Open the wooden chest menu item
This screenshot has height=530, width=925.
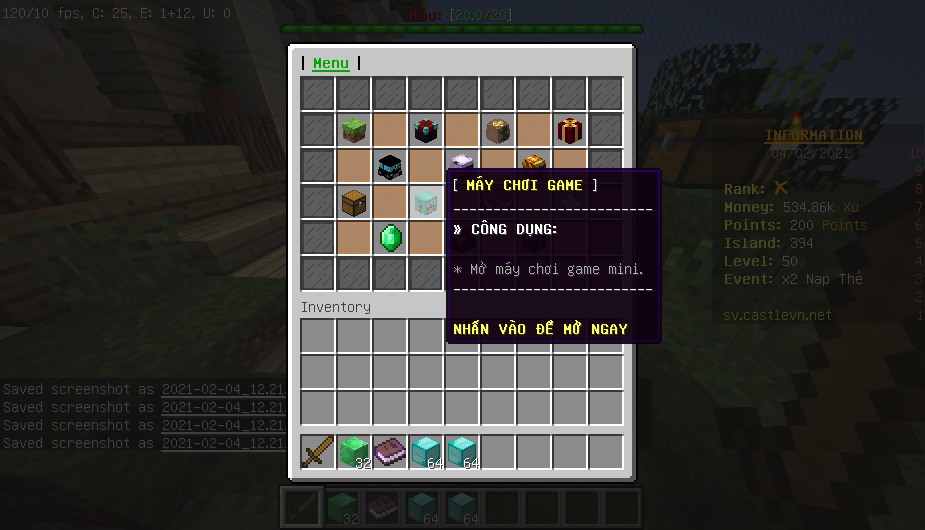click(x=354, y=202)
